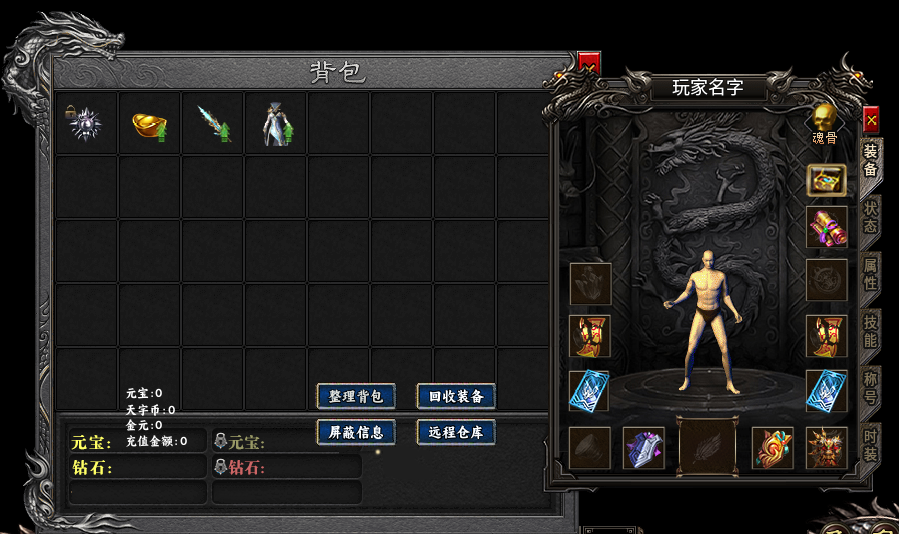Toggle the 屏蔽信息 block info button
Screen dimensions: 899x534
[356, 433]
